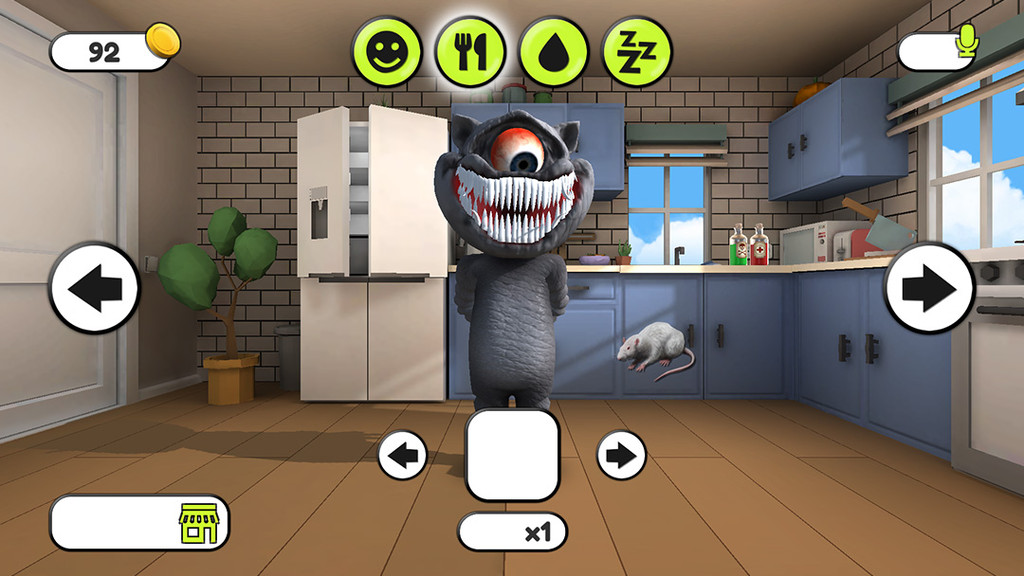This screenshot has height=576, width=1024.
Task: Show previous food item with small left arrow
Action: [x=403, y=456]
